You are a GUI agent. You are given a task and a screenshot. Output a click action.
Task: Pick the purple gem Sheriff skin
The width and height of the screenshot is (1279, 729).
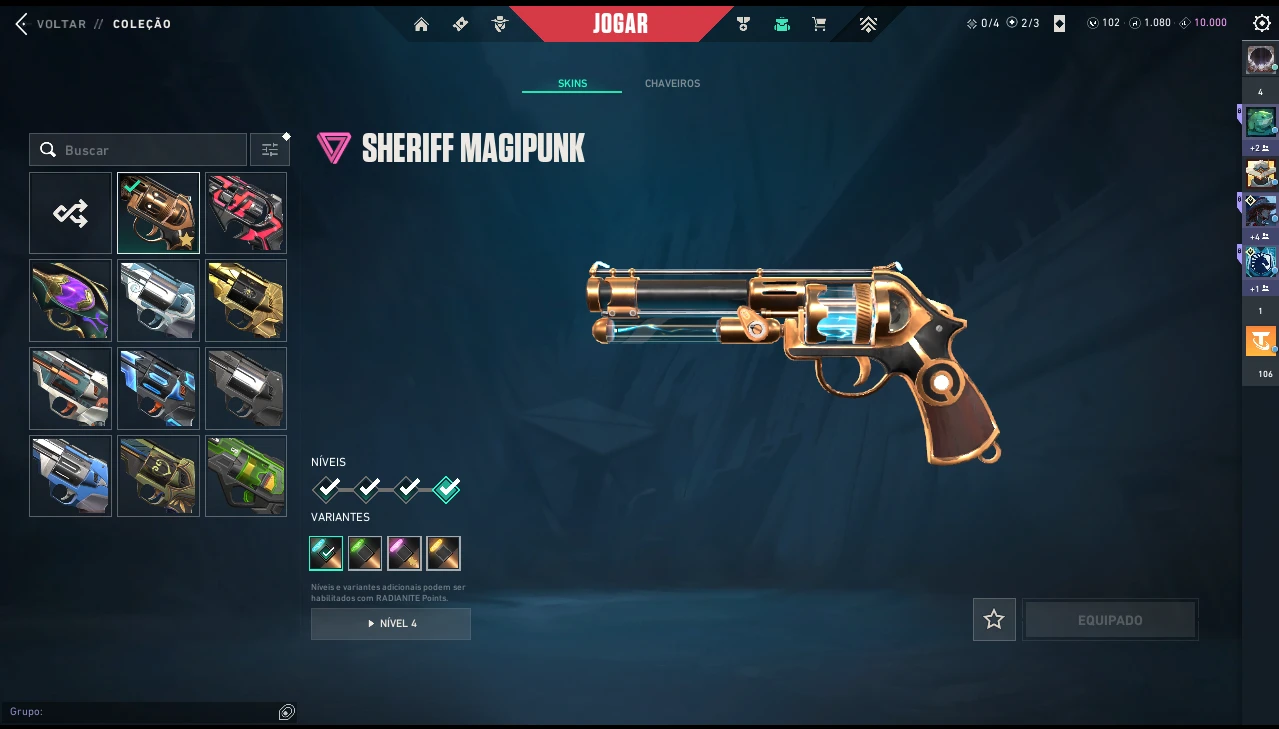click(71, 300)
